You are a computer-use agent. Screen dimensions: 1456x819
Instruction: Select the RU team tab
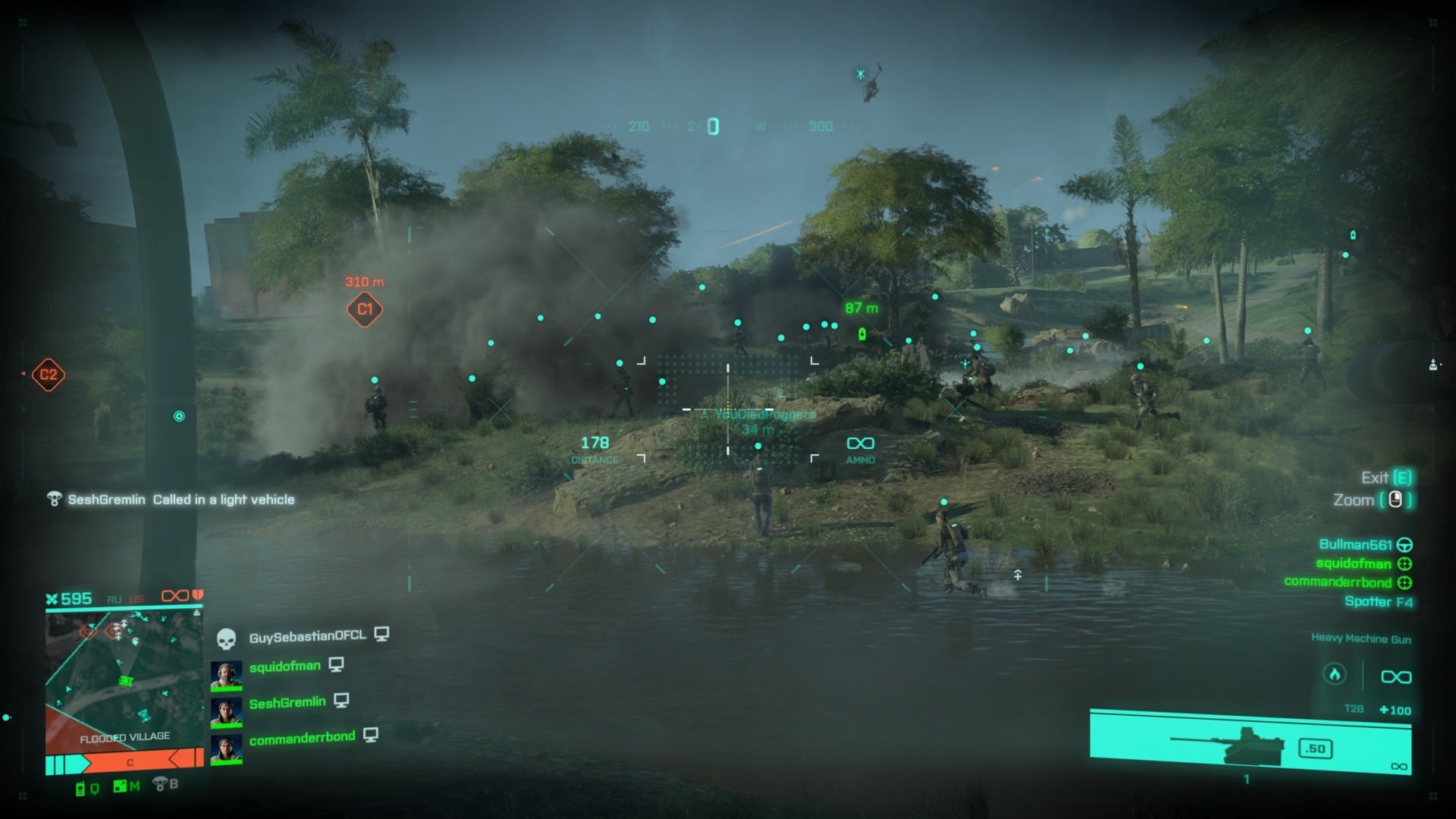tap(114, 598)
